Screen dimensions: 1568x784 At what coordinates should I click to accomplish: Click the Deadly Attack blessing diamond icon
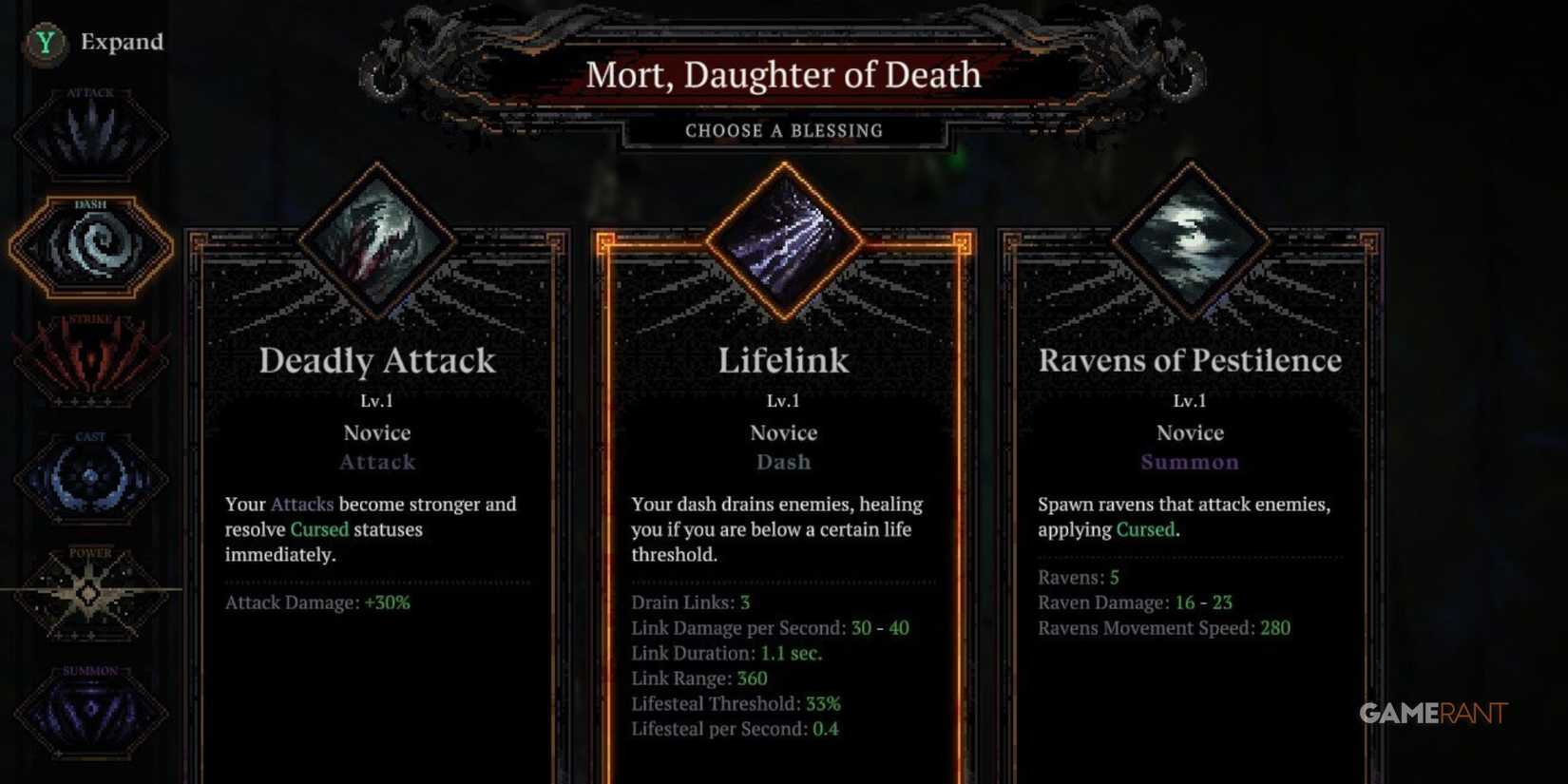pos(378,239)
